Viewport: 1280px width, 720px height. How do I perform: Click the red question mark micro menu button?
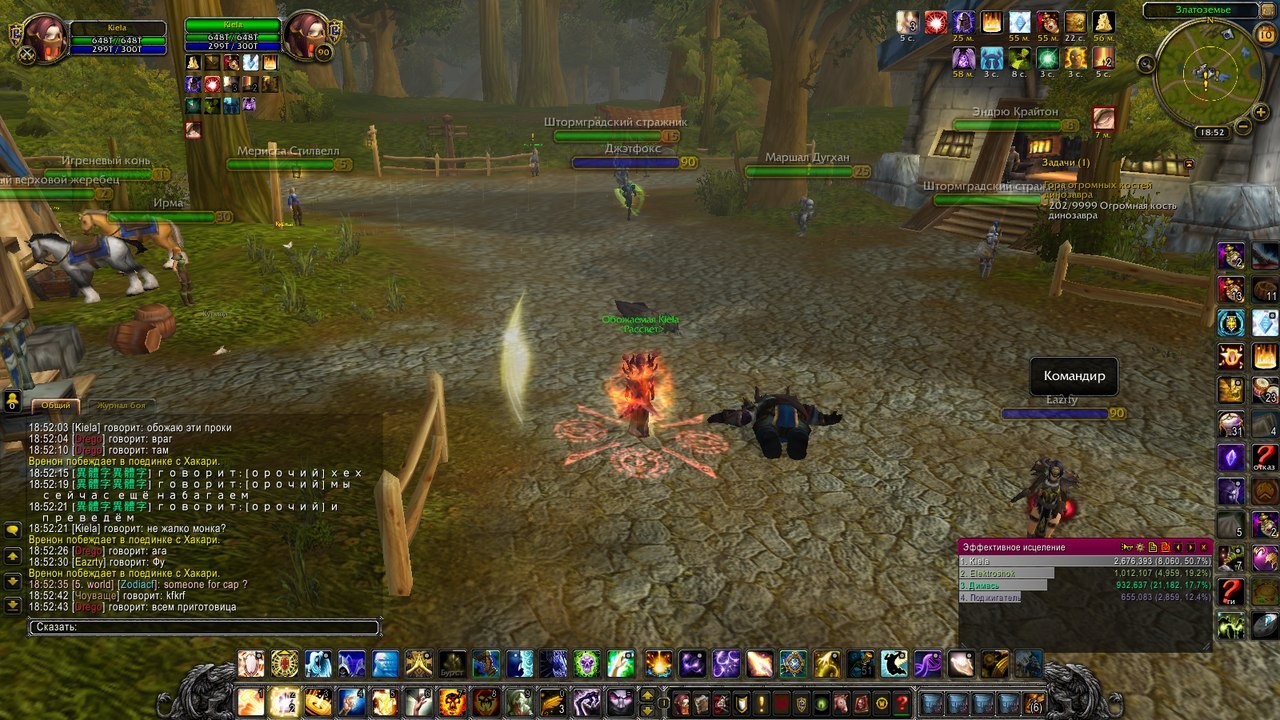901,703
